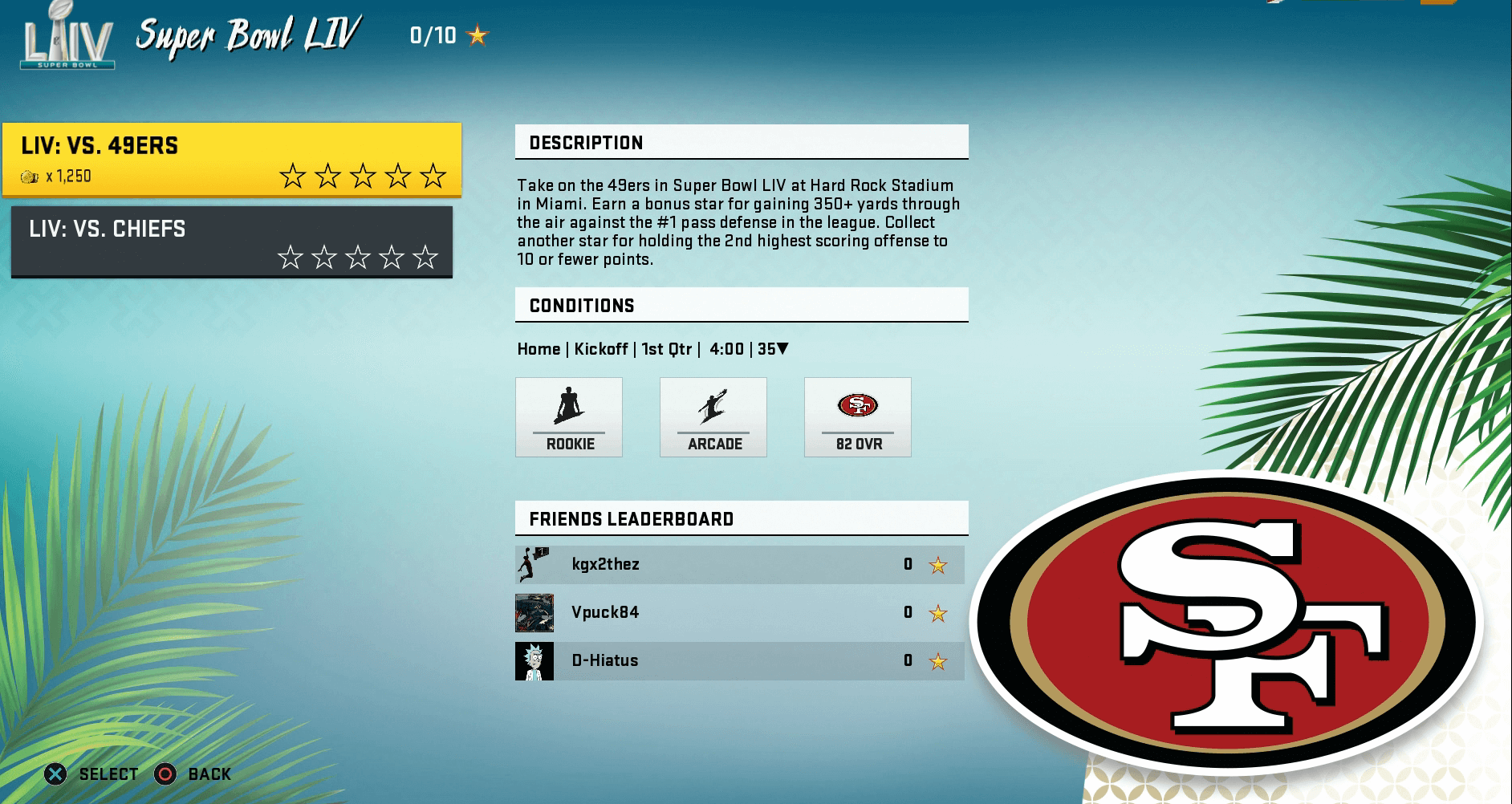Open the 82 OVR 49ers tile
The width and height of the screenshot is (1512, 804).
click(x=858, y=417)
